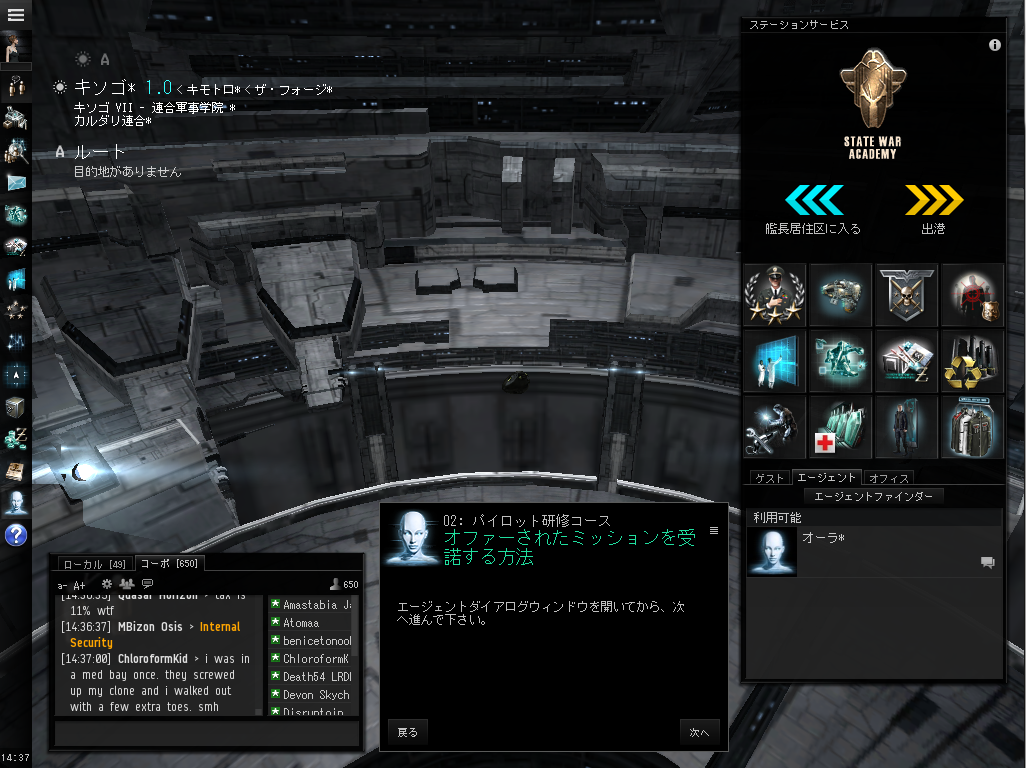1026x768 pixels.
Task: Open the repair shop welder icon
Action: click(x=774, y=427)
